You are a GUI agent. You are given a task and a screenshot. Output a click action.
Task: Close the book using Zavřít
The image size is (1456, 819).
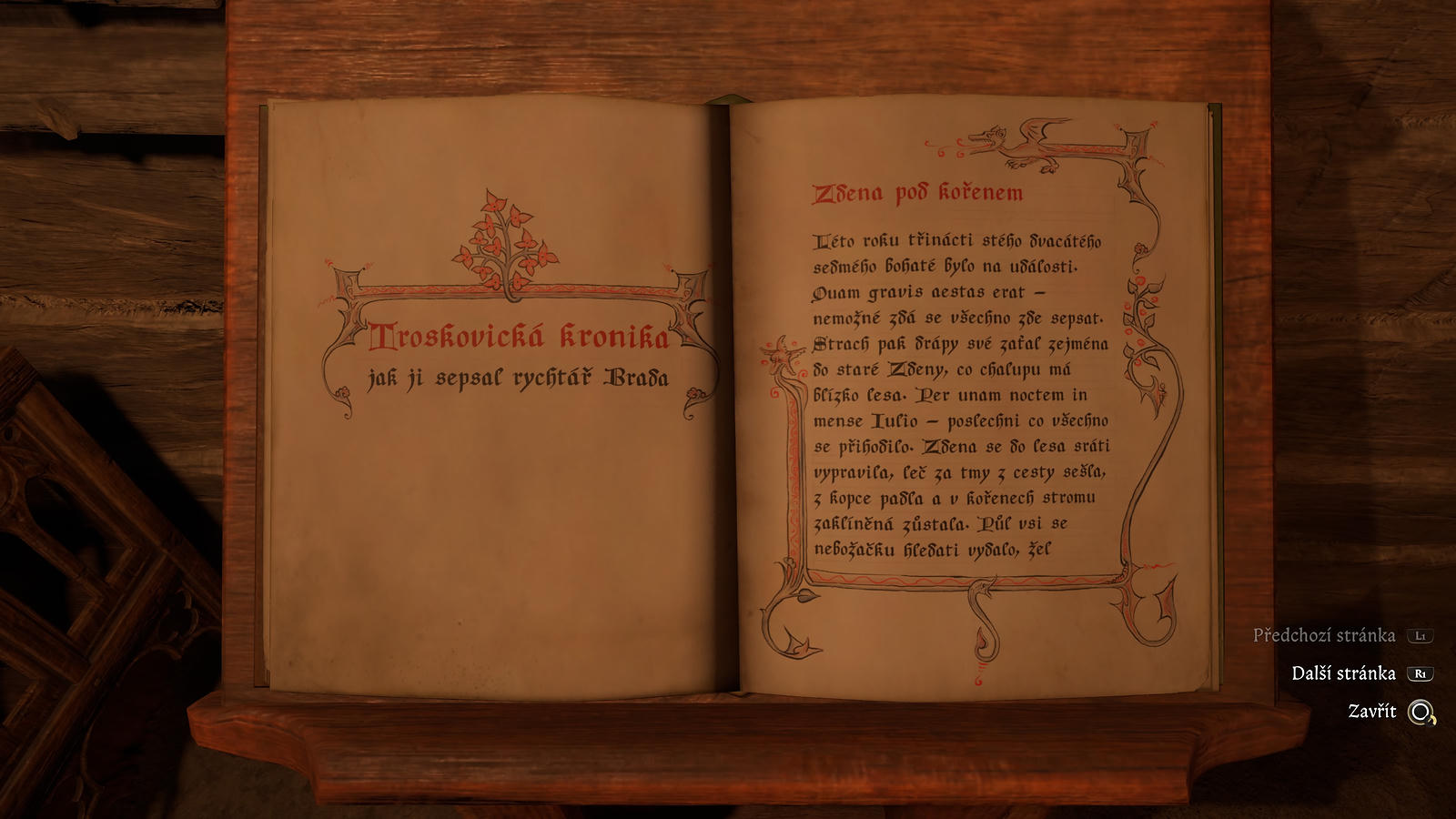tap(1372, 712)
